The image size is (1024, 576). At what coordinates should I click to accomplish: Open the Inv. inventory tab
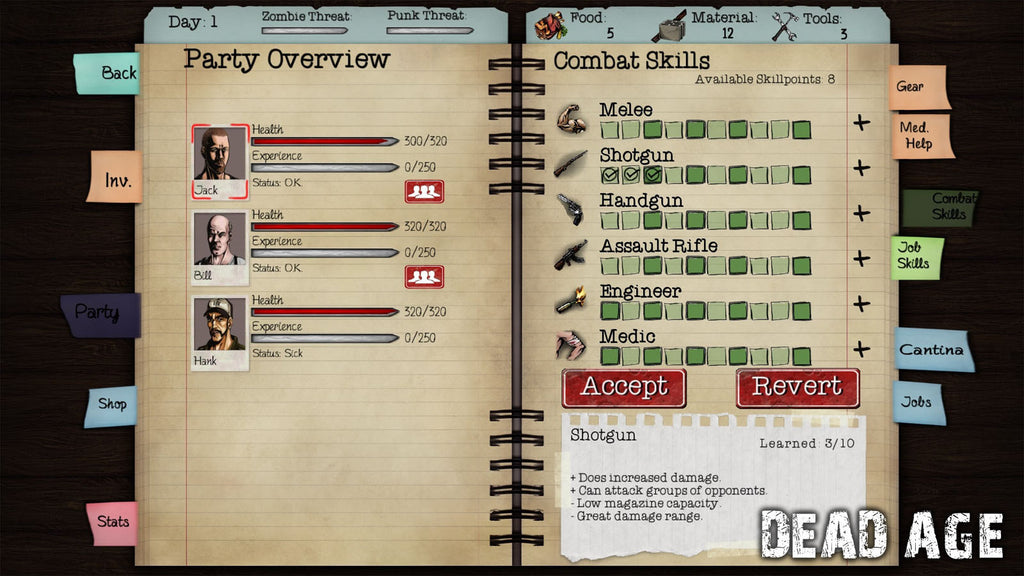pyautogui.click(x=115, y=179)
